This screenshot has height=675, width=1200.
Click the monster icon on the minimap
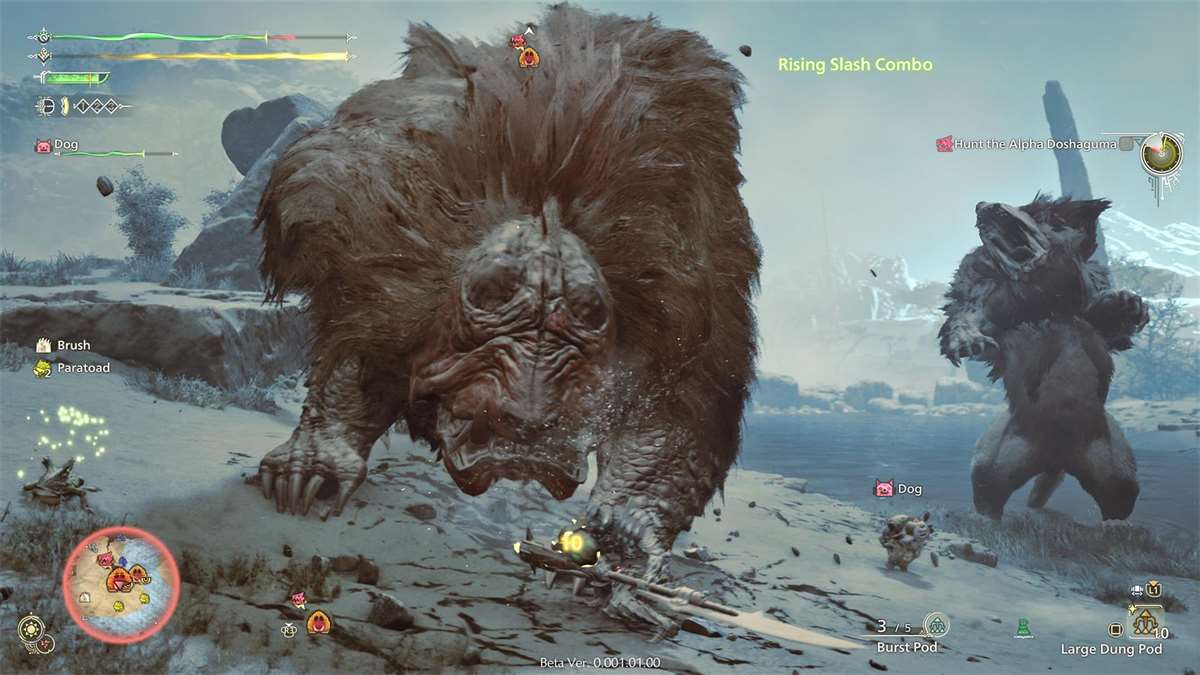pyautogui.click(x=119, y=577)
